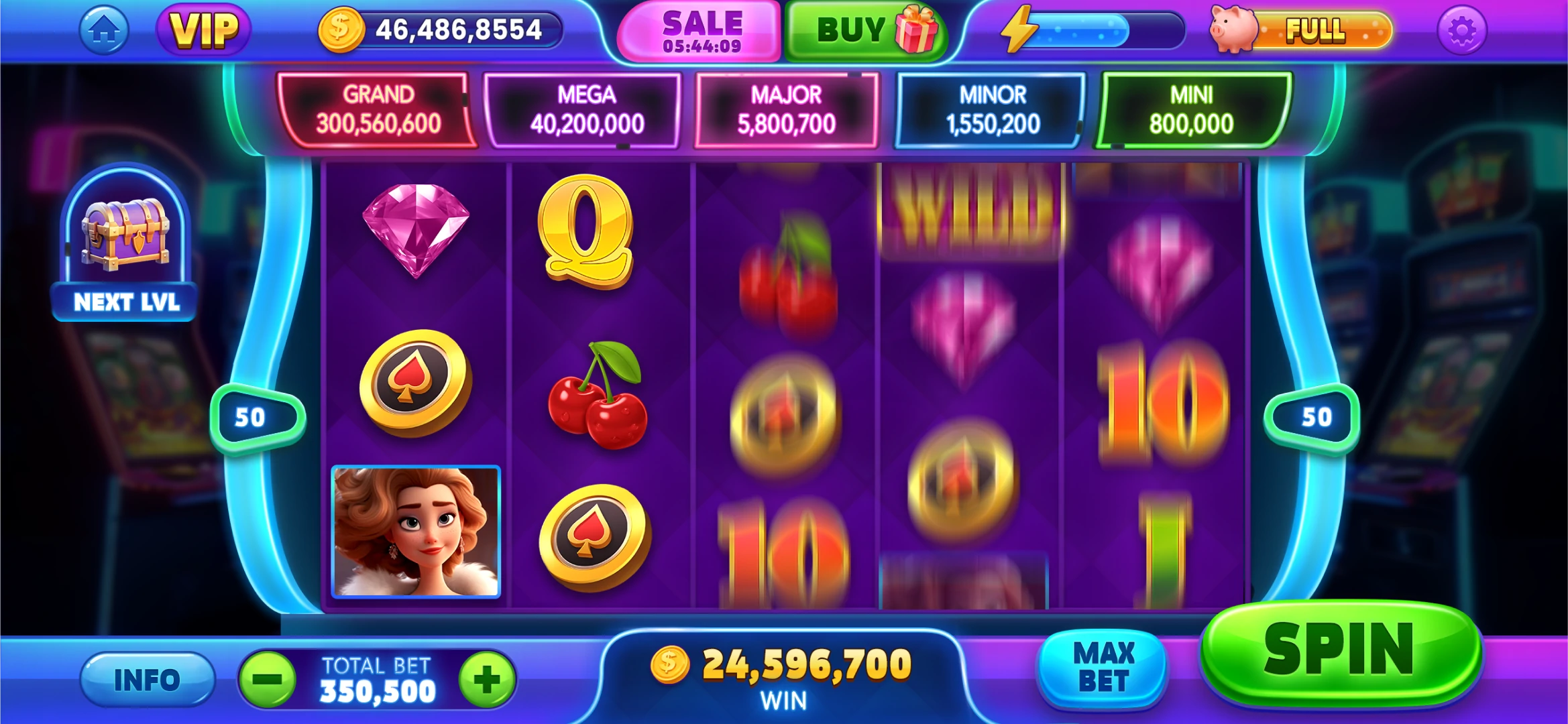View the GRAND jackpot panel
Viewport: 1568px width, 724px height.
click(378, 109)
